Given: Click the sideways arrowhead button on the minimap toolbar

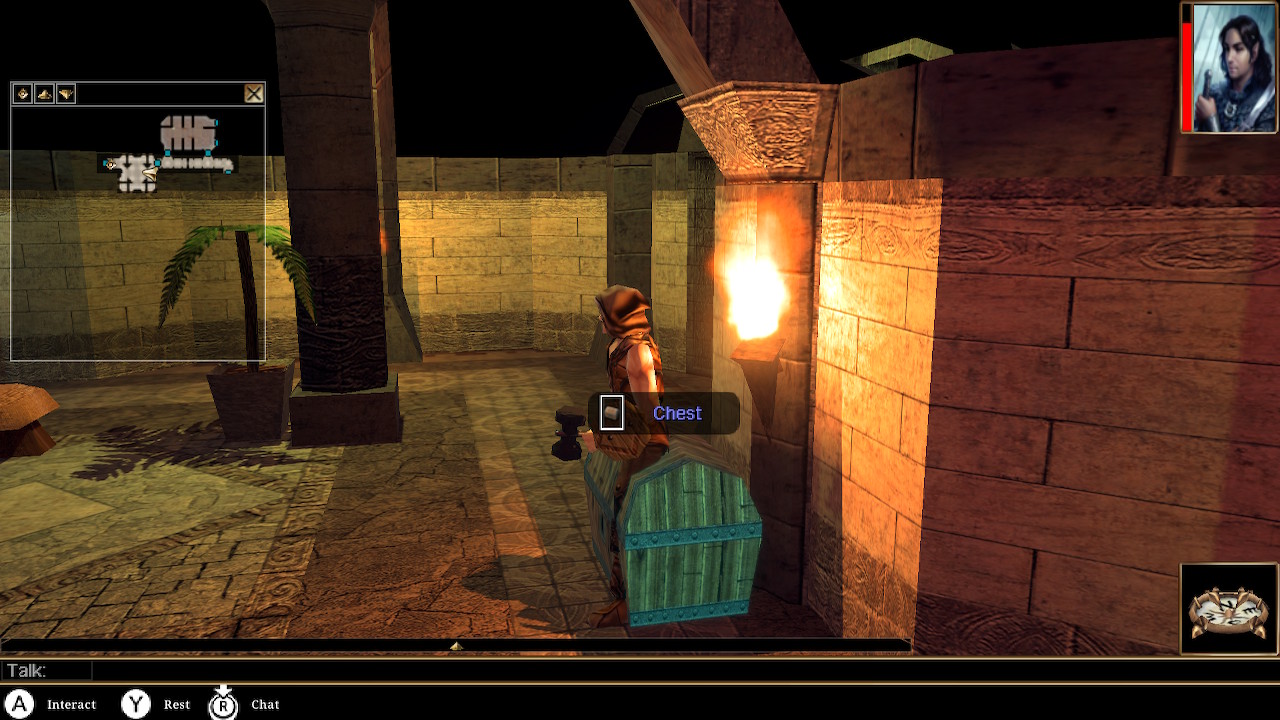Looking at the screenshot, I should pyautogui.click(x=66, y=94).
